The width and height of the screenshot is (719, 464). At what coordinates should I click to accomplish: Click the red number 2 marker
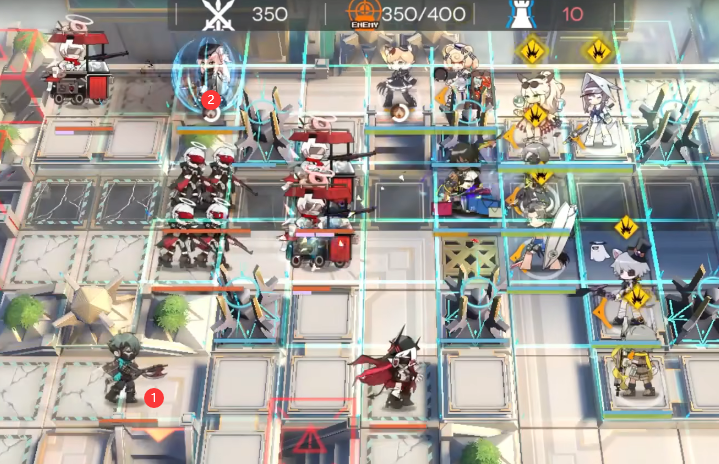210,99
